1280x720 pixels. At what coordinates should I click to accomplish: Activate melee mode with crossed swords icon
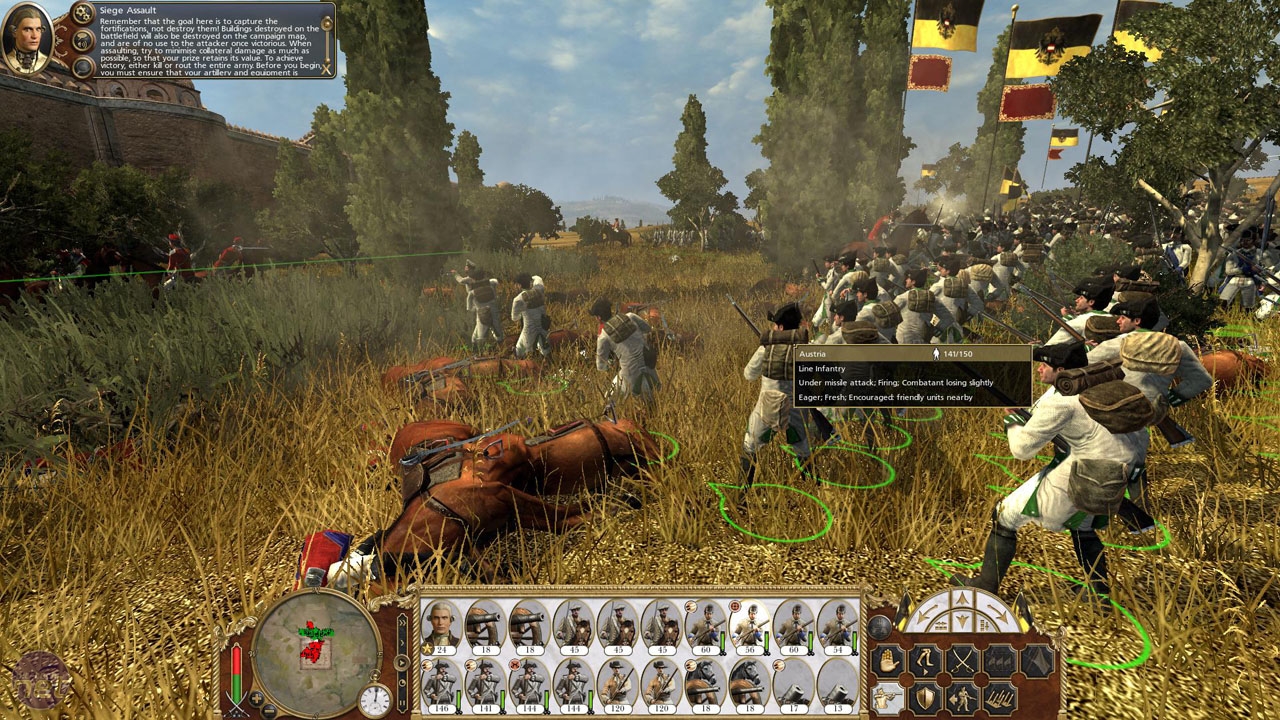961,661
